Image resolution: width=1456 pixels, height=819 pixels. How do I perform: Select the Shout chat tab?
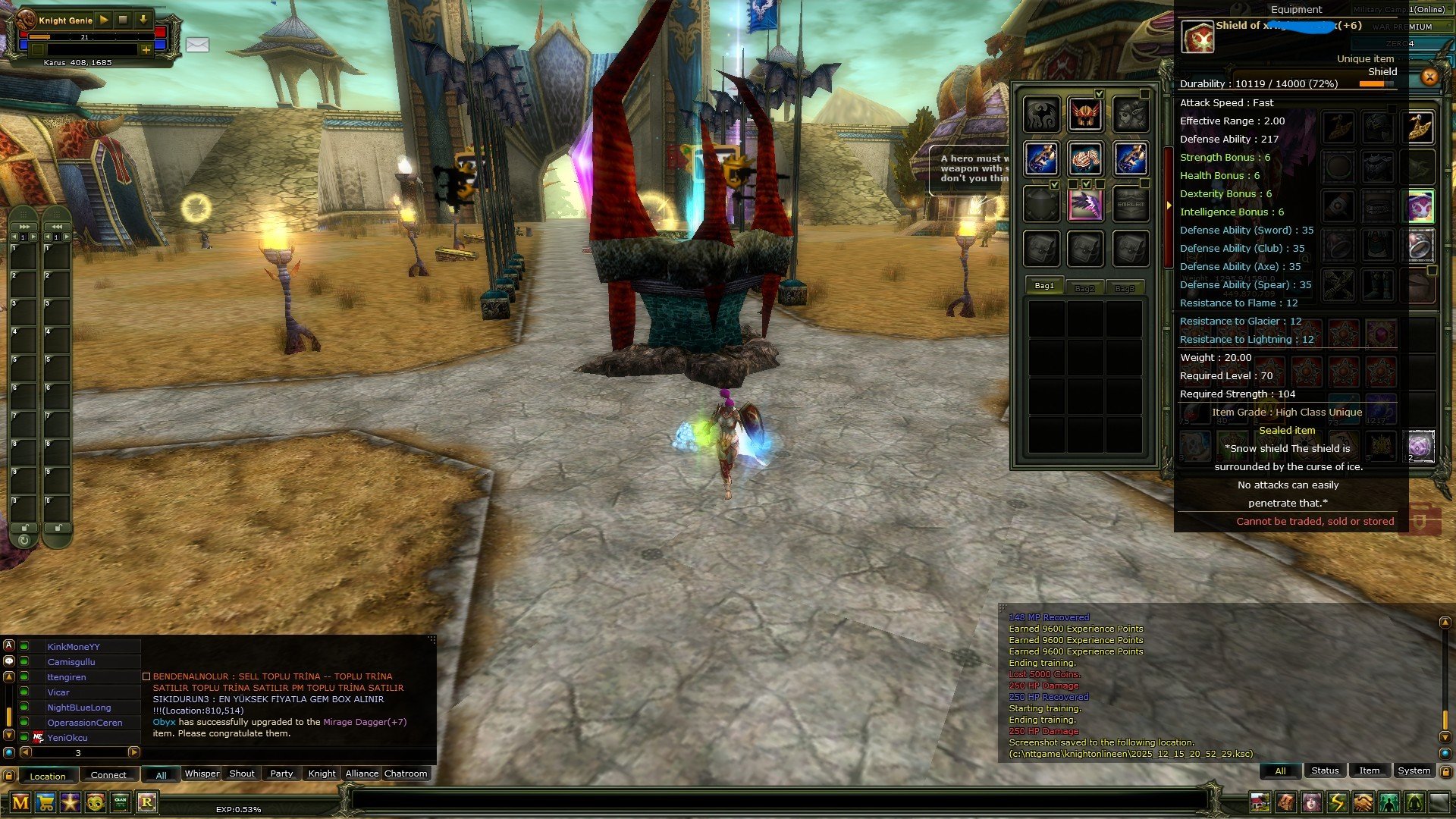(x=242, y=773)
